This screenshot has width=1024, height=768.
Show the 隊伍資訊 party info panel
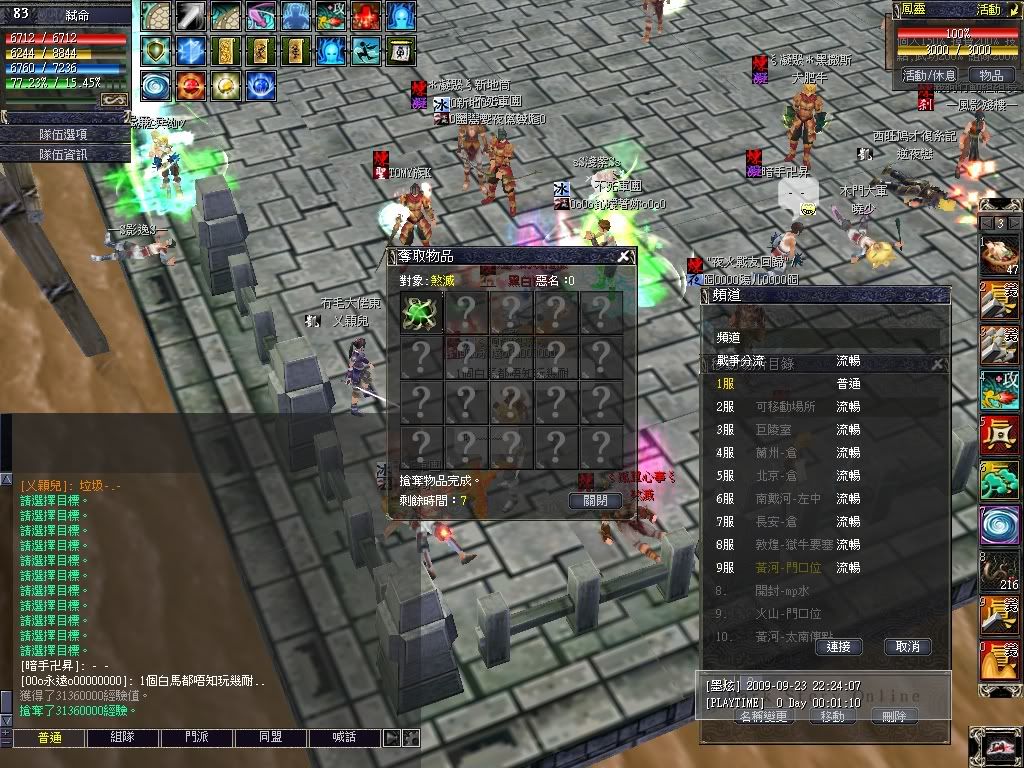[x=63, y=154]
